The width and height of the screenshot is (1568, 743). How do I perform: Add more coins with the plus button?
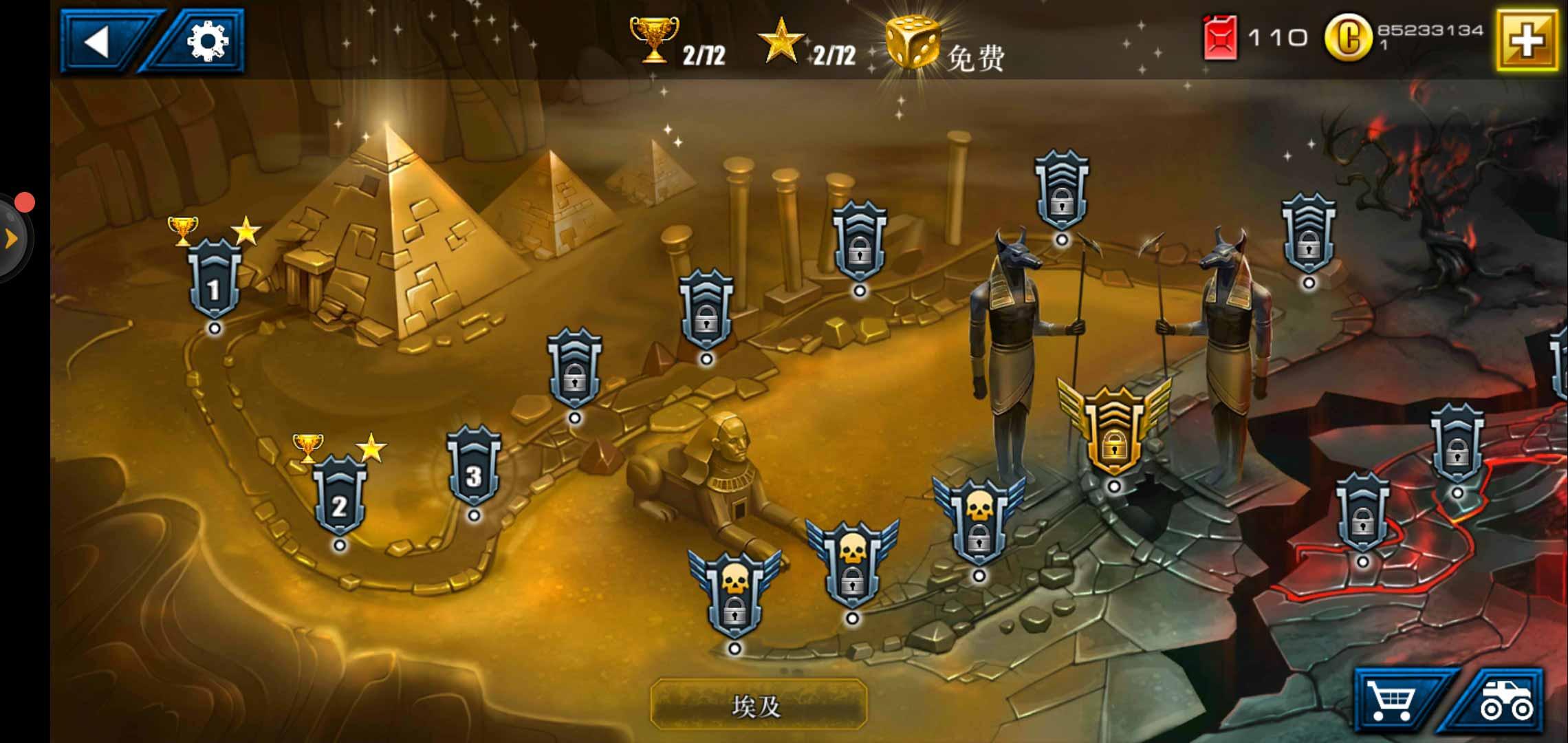1526,40
